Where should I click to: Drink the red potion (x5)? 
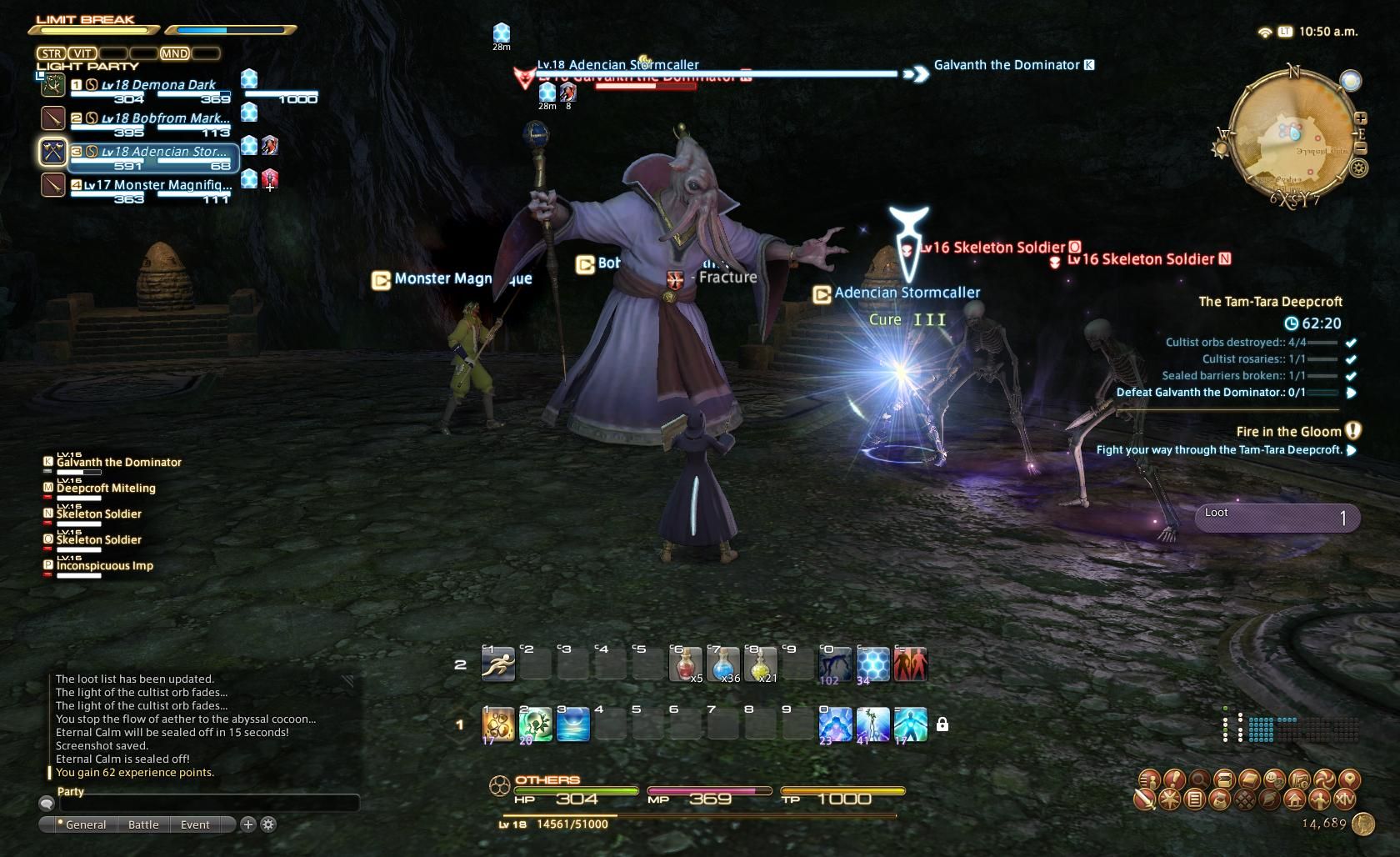click(x=685, y=665)
